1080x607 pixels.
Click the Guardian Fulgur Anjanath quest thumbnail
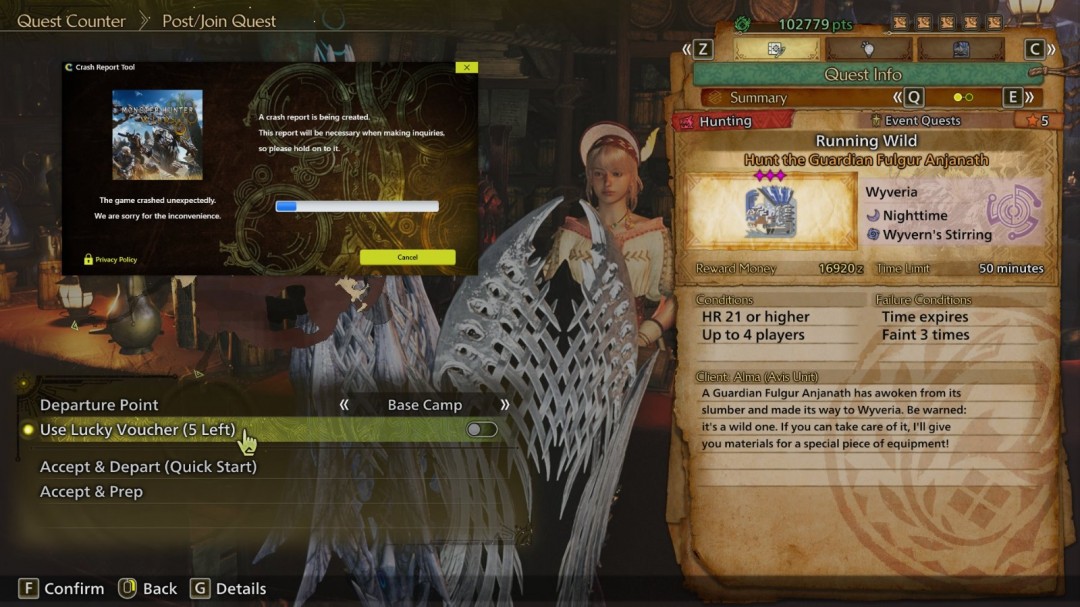770,211
